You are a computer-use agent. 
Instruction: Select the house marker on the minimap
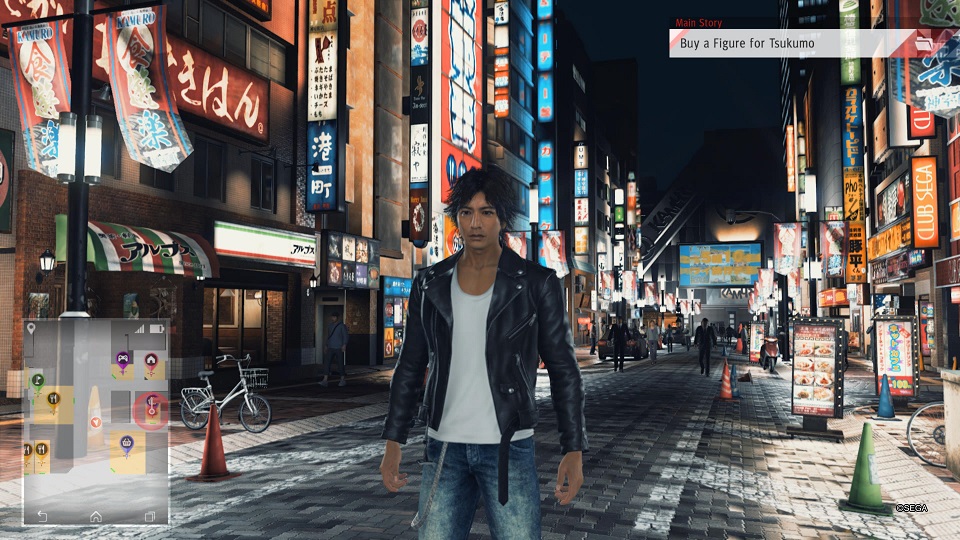coord(151,359)
